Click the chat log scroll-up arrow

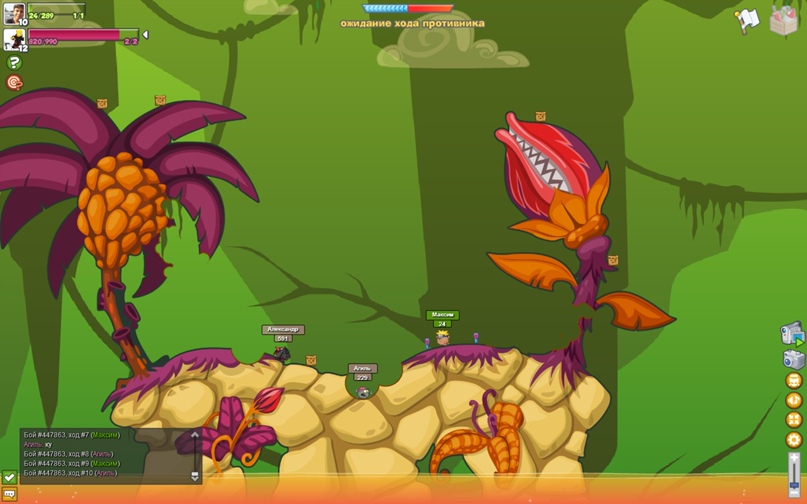tap(195, 435)
